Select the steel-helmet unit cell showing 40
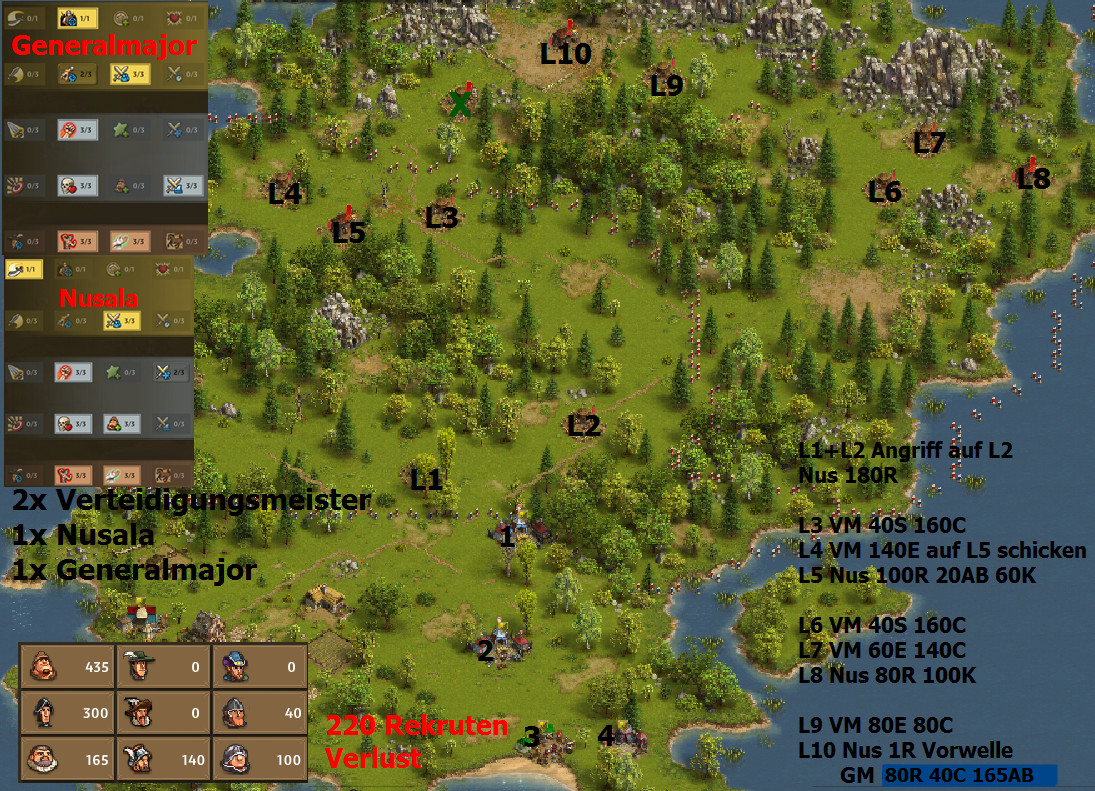The height and width of the screenshot is (791, 1095). pos(259,713)
